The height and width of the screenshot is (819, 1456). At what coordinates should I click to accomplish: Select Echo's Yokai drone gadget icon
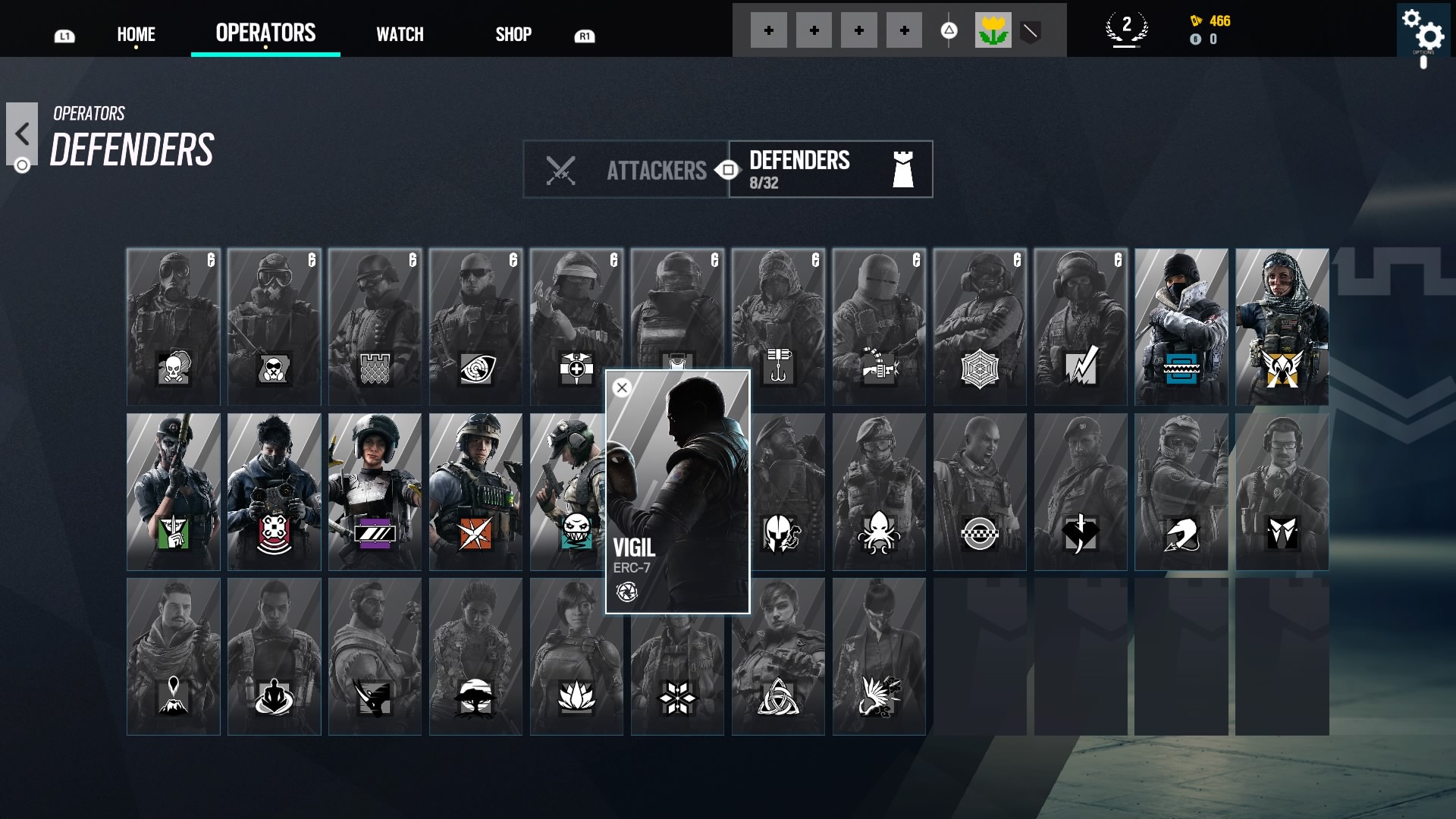click(x=275, y=531)
